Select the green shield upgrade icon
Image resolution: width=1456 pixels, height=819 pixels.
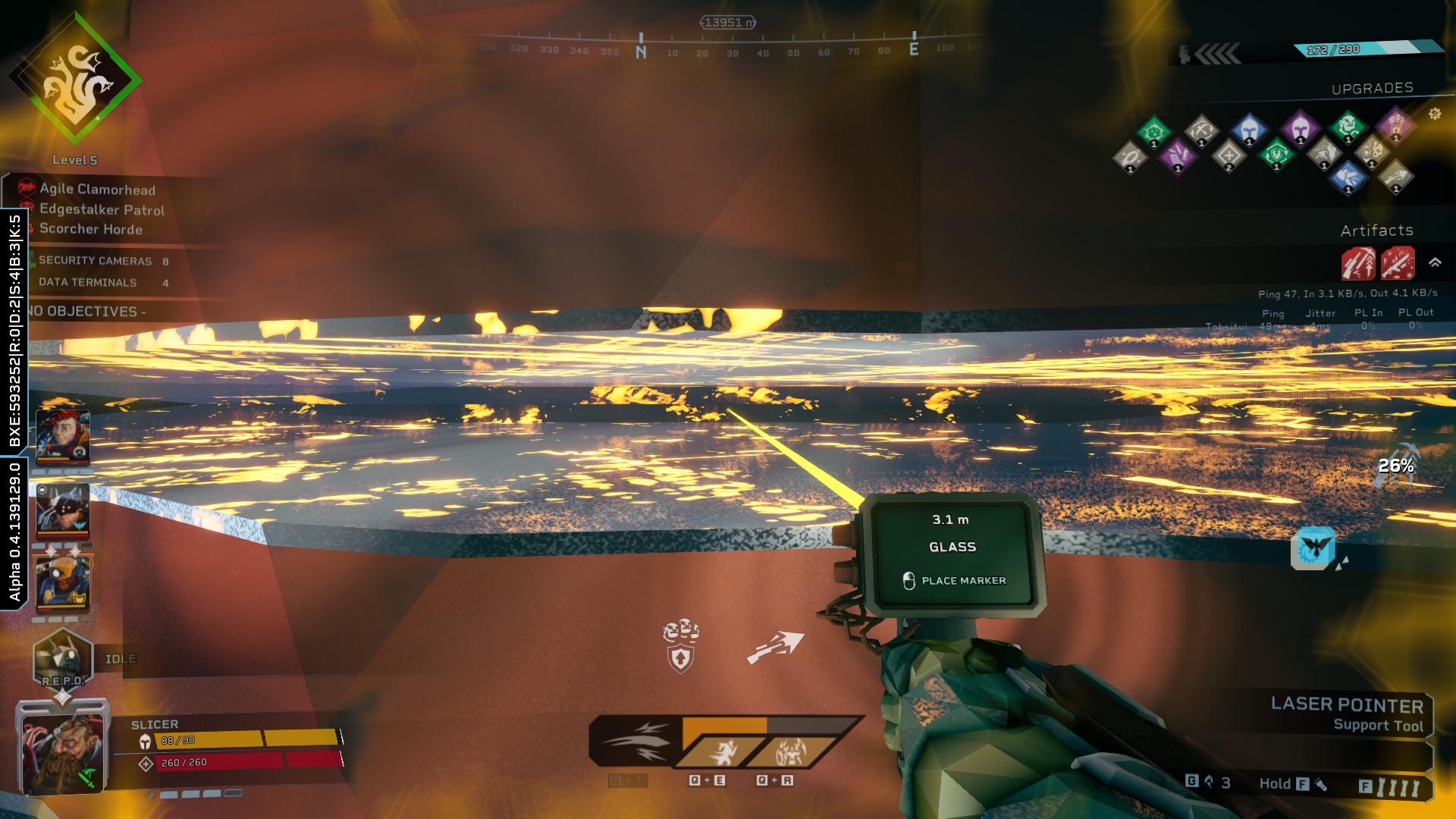(x=1276, y=155)
